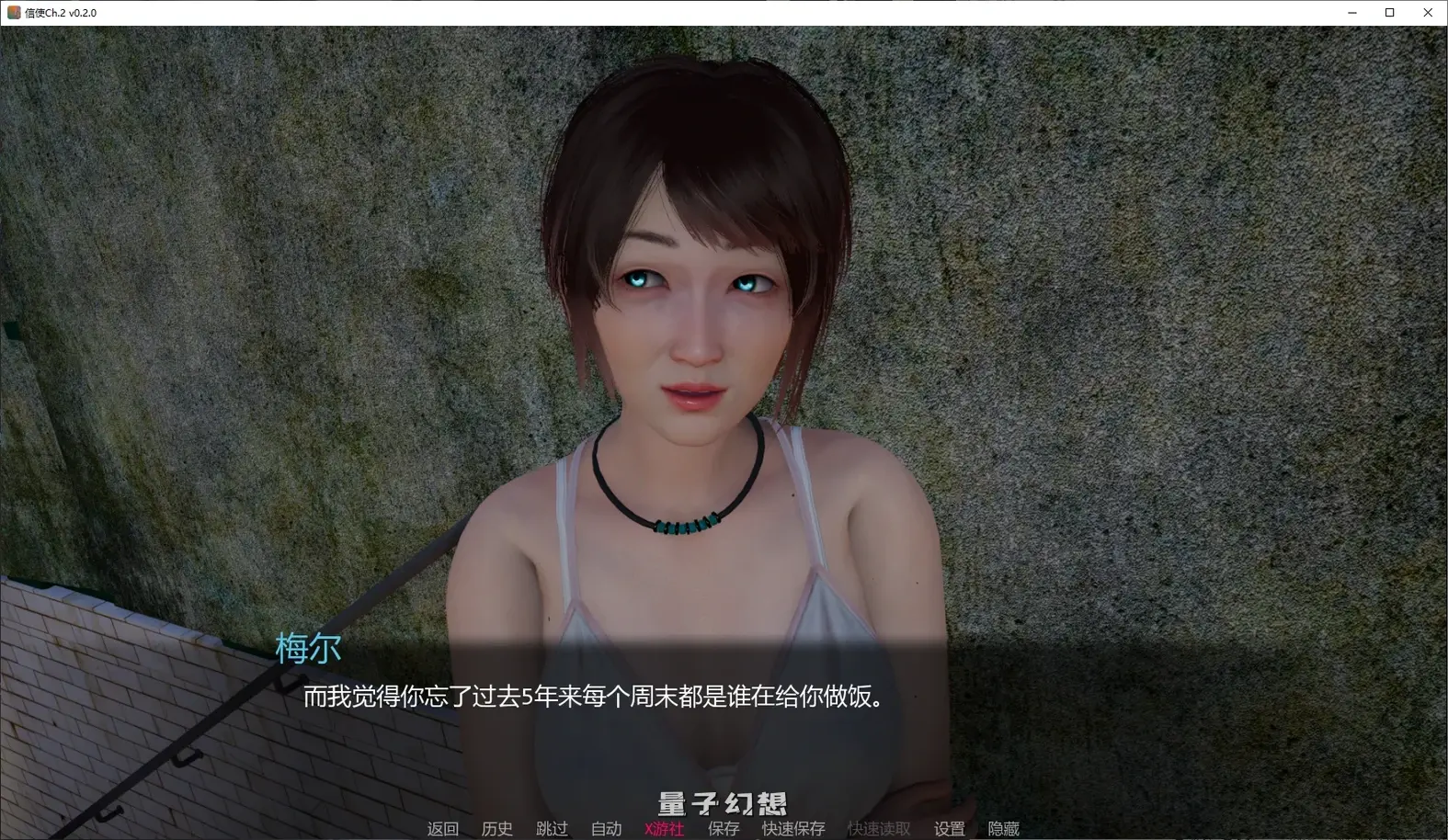Toggle 自动 auto-advance mode
The image size is (1448, 840).
(x=606, y=828)
